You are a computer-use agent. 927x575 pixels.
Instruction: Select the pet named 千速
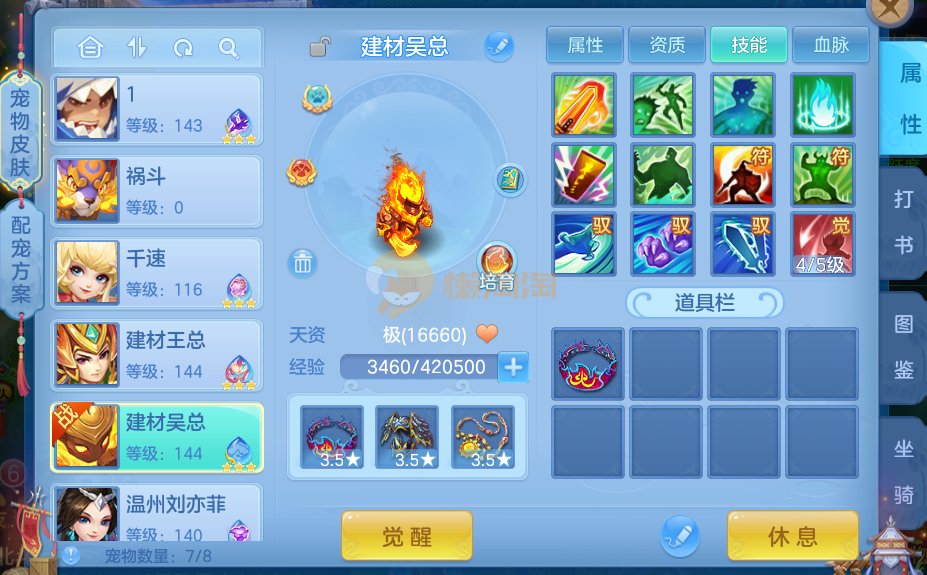click(x=157, y=273)
